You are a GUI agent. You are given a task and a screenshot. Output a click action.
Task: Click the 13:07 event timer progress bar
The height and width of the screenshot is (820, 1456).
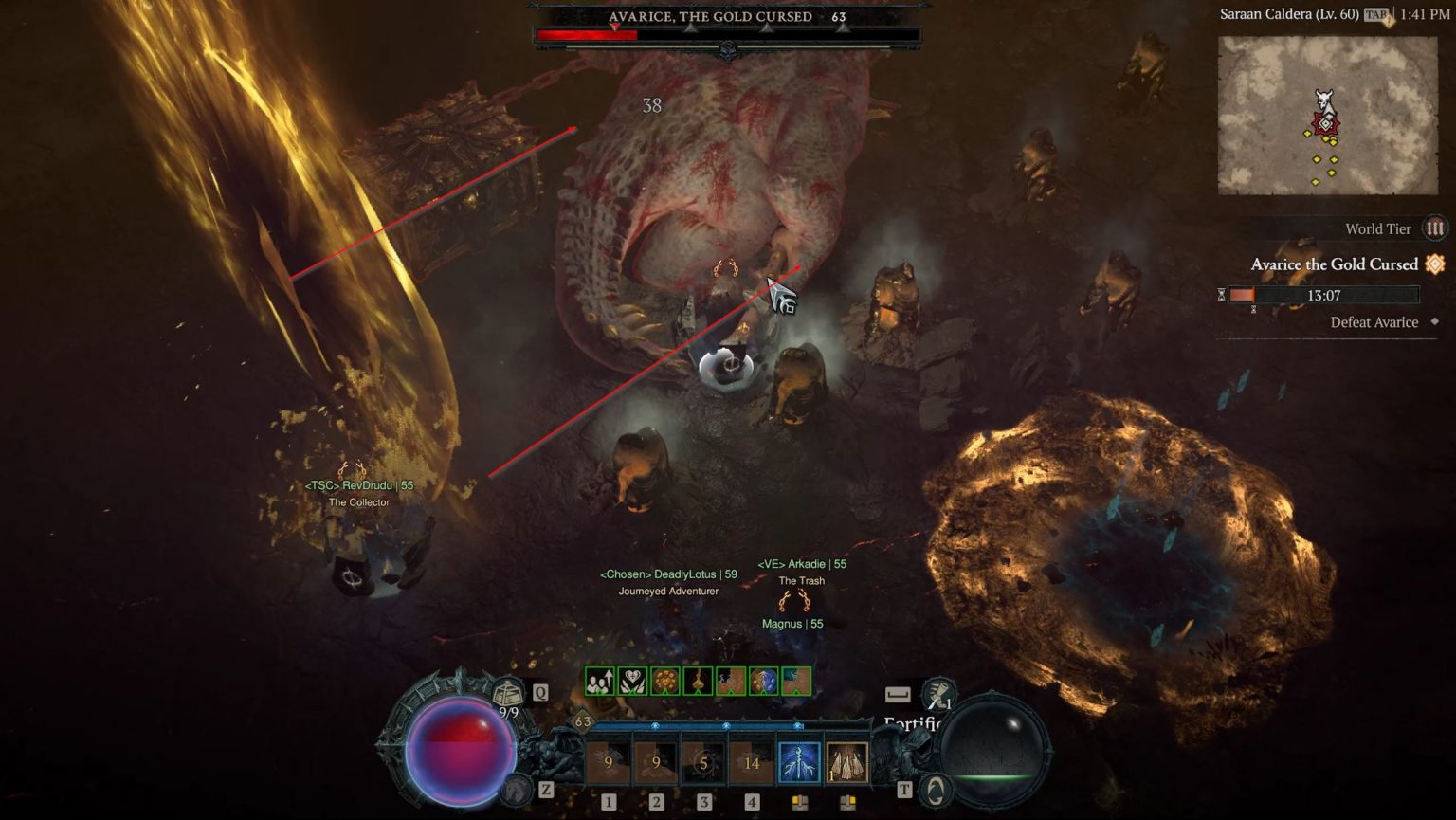1324,295
